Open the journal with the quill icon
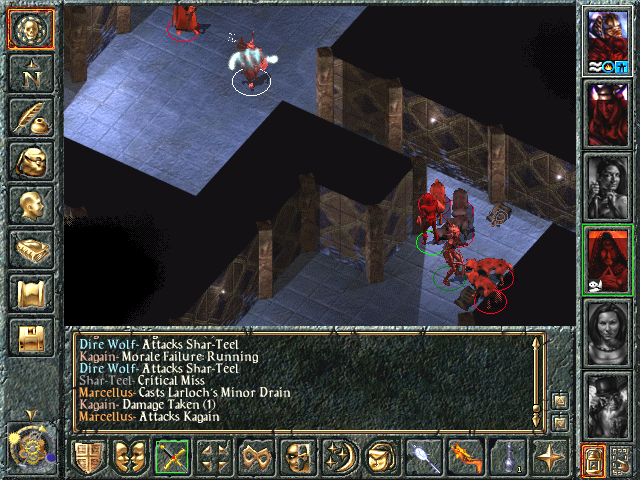The image size is (640, 480). click(31, 117)
